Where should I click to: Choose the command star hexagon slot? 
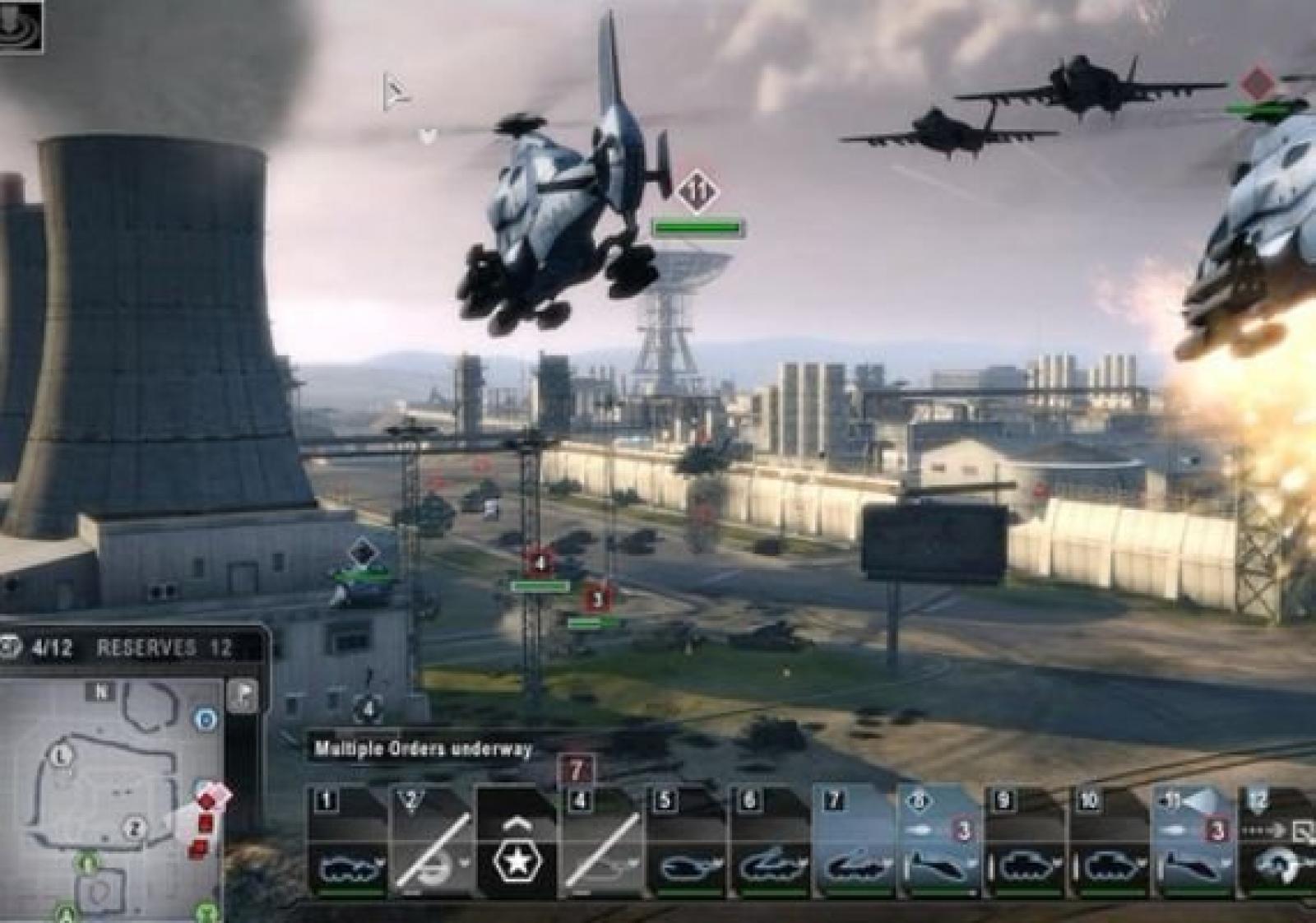(517, 841)
